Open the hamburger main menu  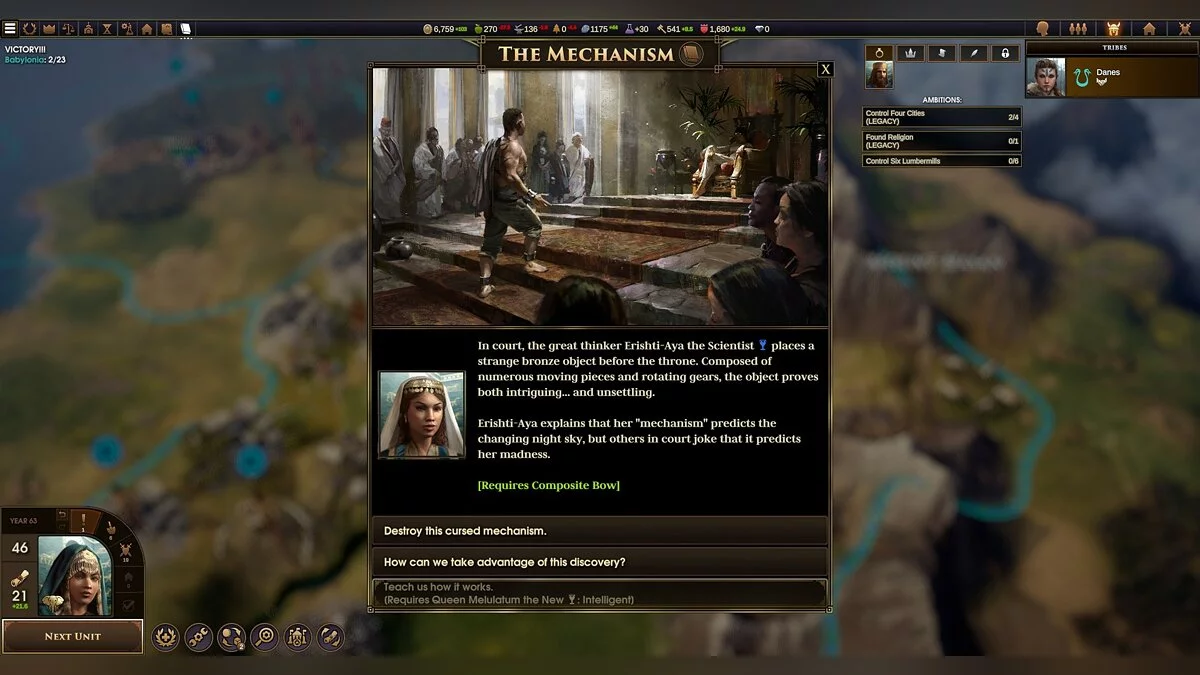(x=10, y=28)
